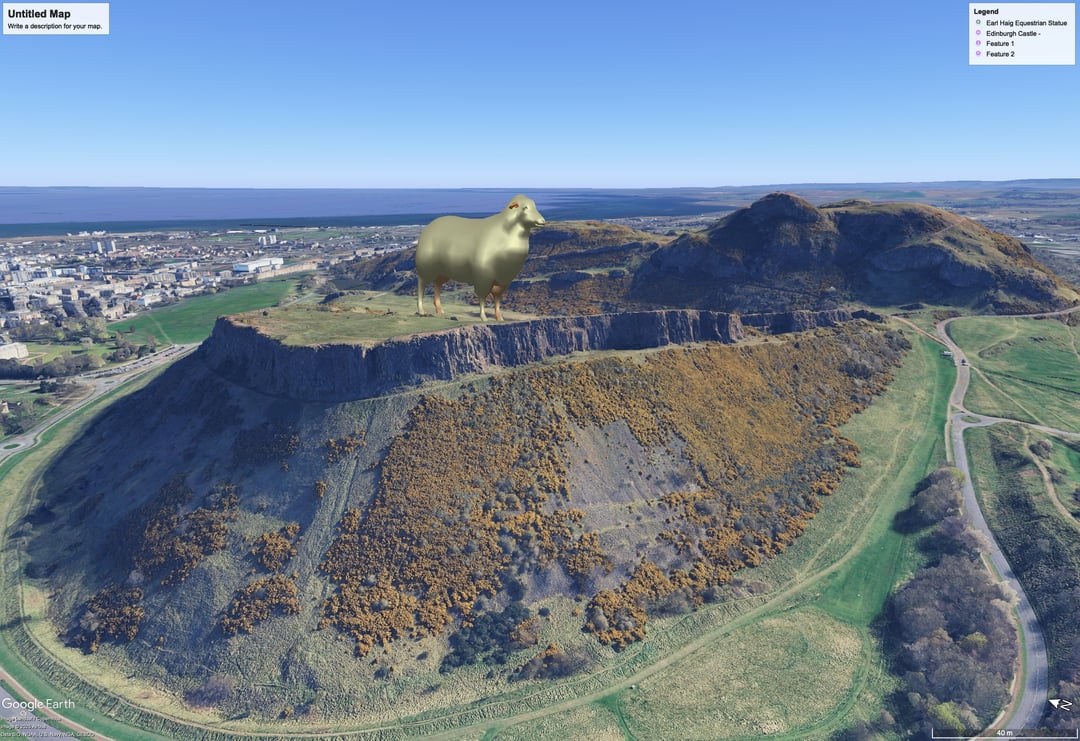
Task: Select Earl Haig Equestrian Statue in the legend
Action: pos(1026,23)
